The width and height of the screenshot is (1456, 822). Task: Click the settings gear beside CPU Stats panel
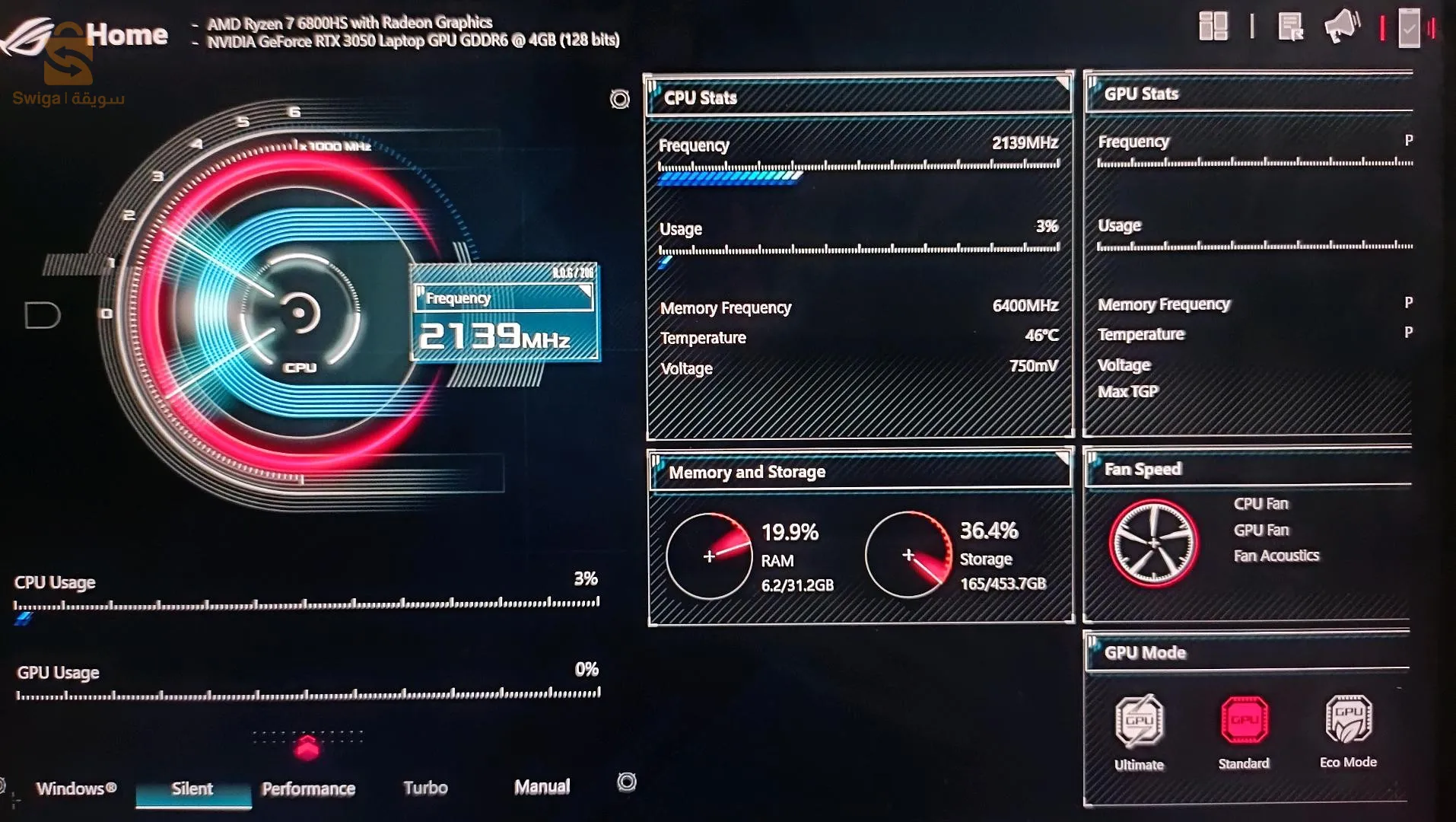pyautogui.click(x=618, y=99)
